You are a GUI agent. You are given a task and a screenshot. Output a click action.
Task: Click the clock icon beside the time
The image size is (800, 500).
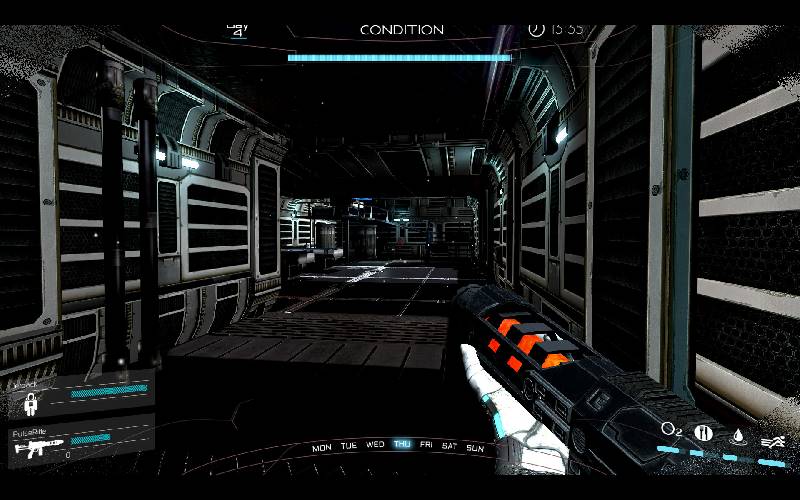(x=536, y=29)
